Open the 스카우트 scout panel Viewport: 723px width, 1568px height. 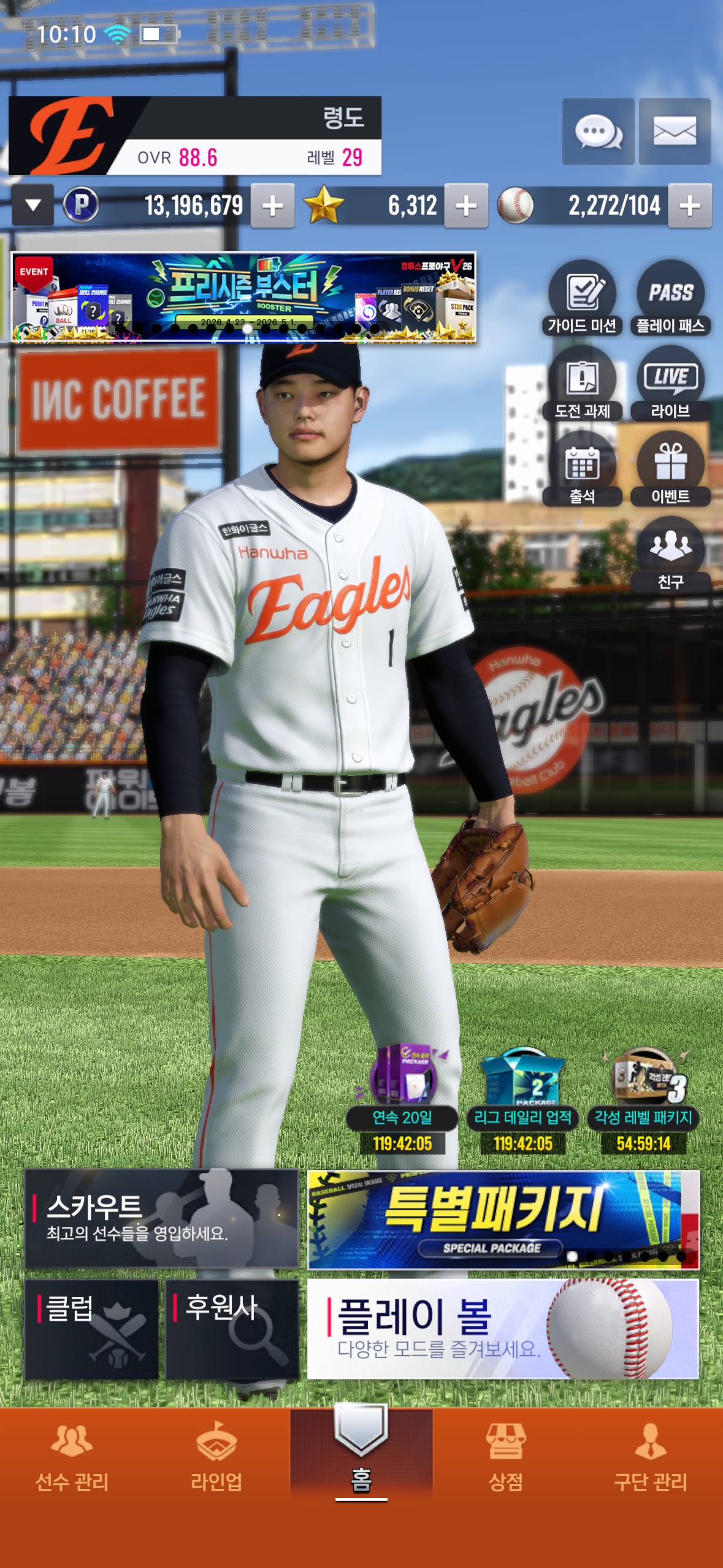(x=161, y=1218)
